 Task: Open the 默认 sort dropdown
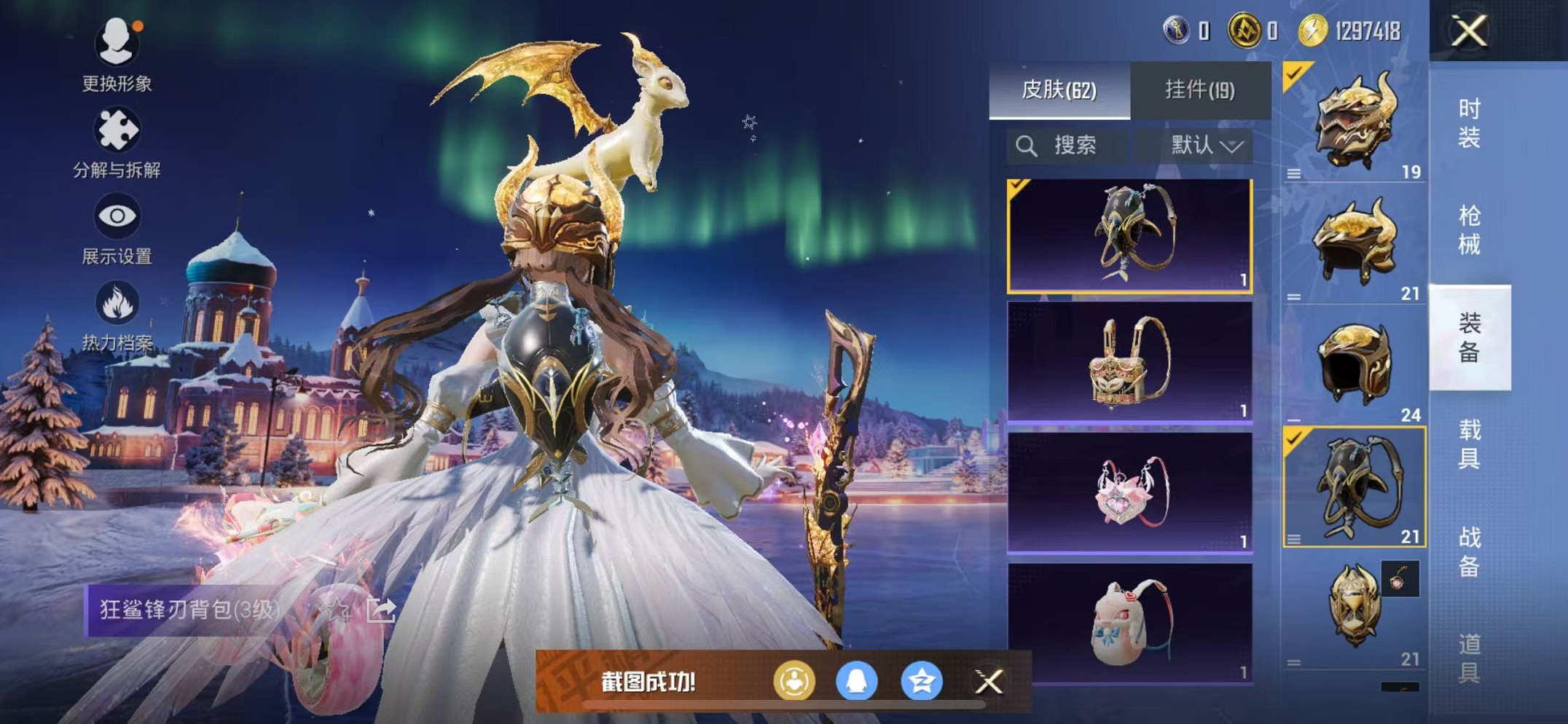click(1206, 146)
